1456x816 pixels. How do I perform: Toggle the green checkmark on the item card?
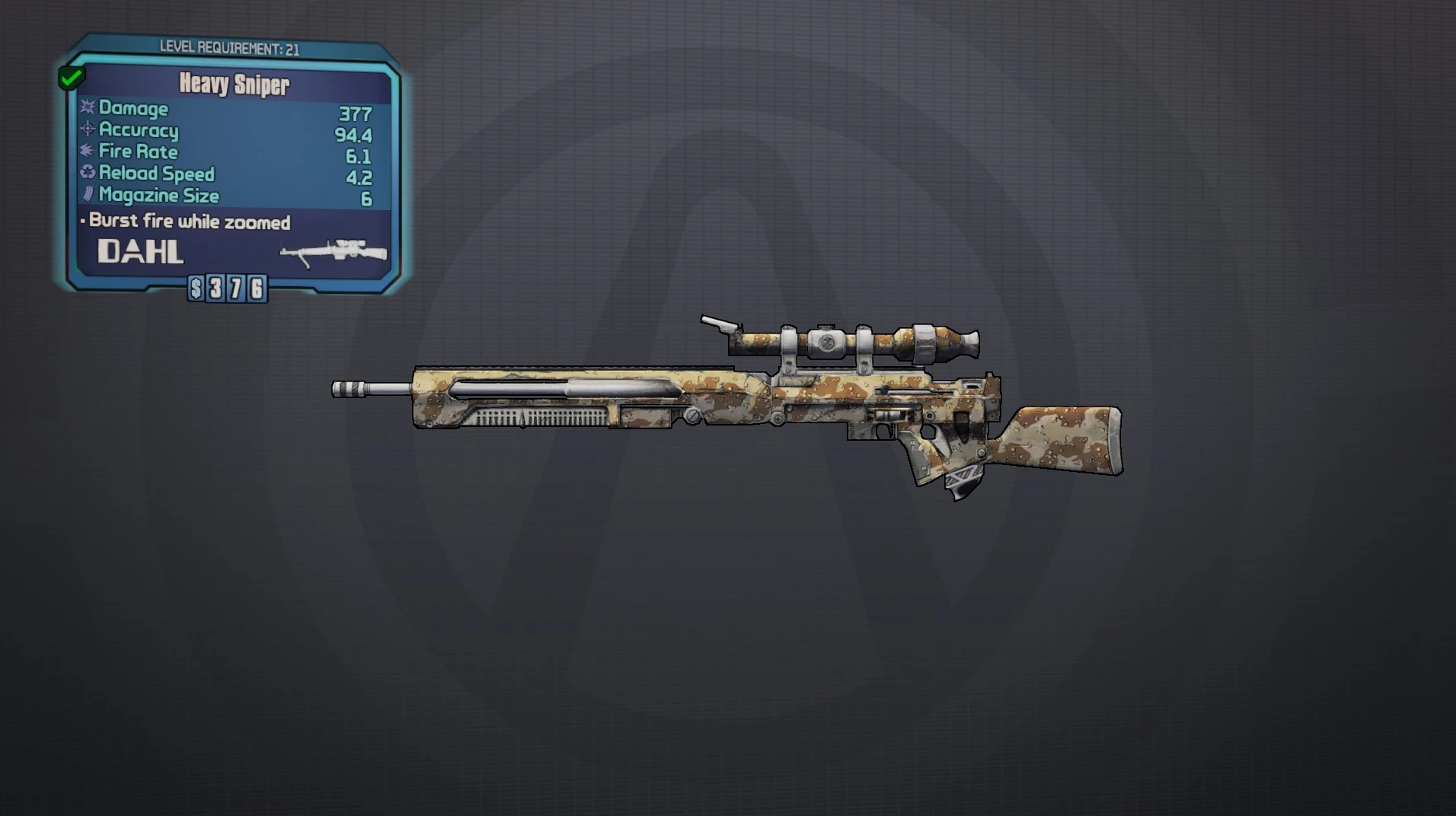[x=72, y=76]
